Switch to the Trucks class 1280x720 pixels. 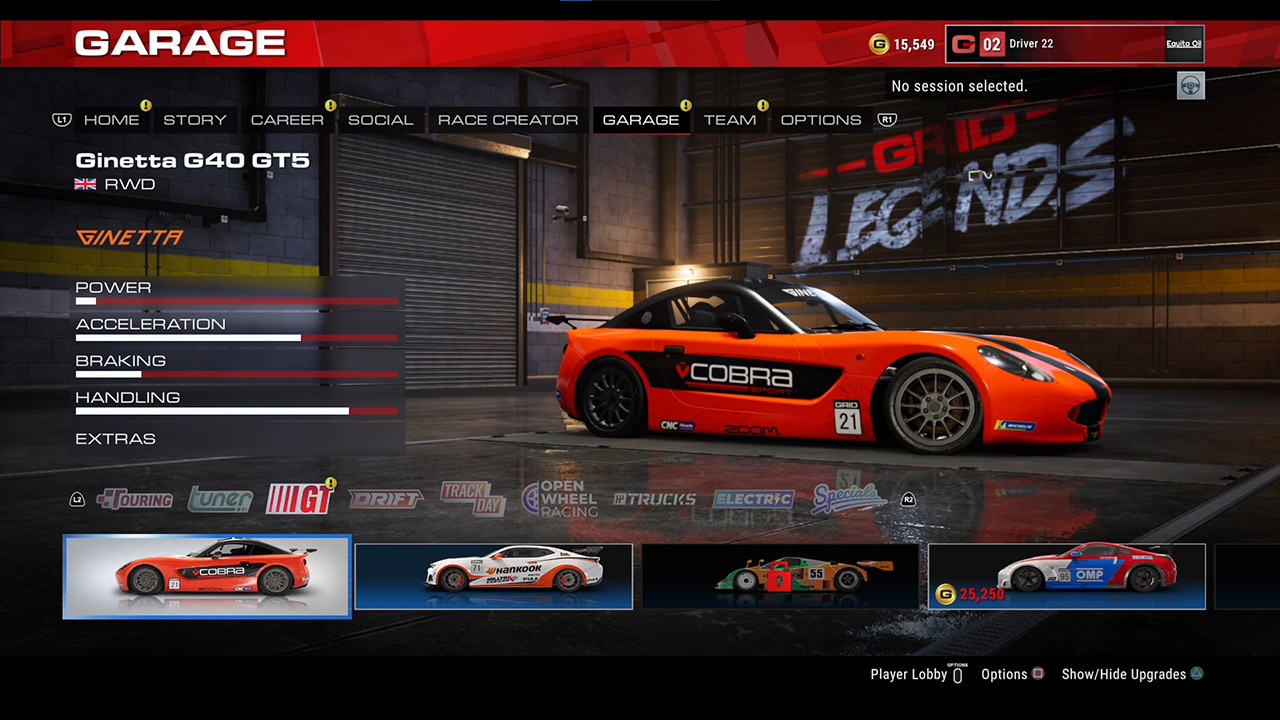point(655,499)
